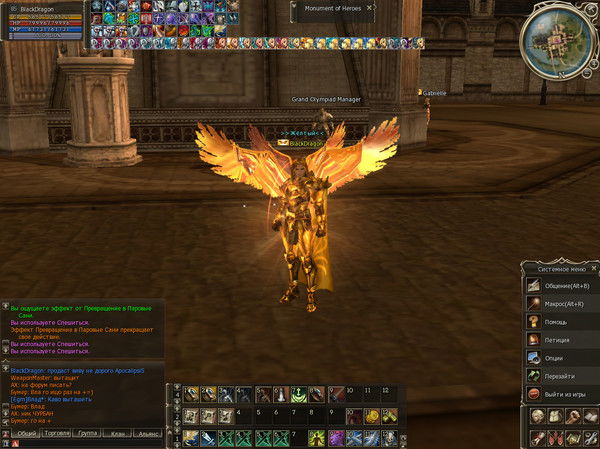Close the Monument of Heroes target window

pyautogui.click(x=369, y=8)
